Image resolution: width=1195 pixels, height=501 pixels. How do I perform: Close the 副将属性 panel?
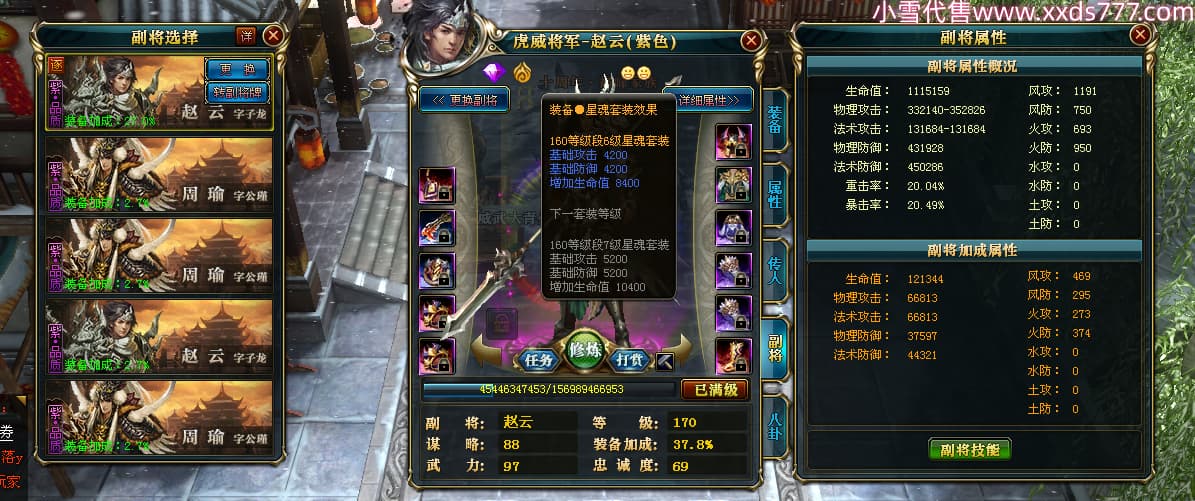(1139, 35)
